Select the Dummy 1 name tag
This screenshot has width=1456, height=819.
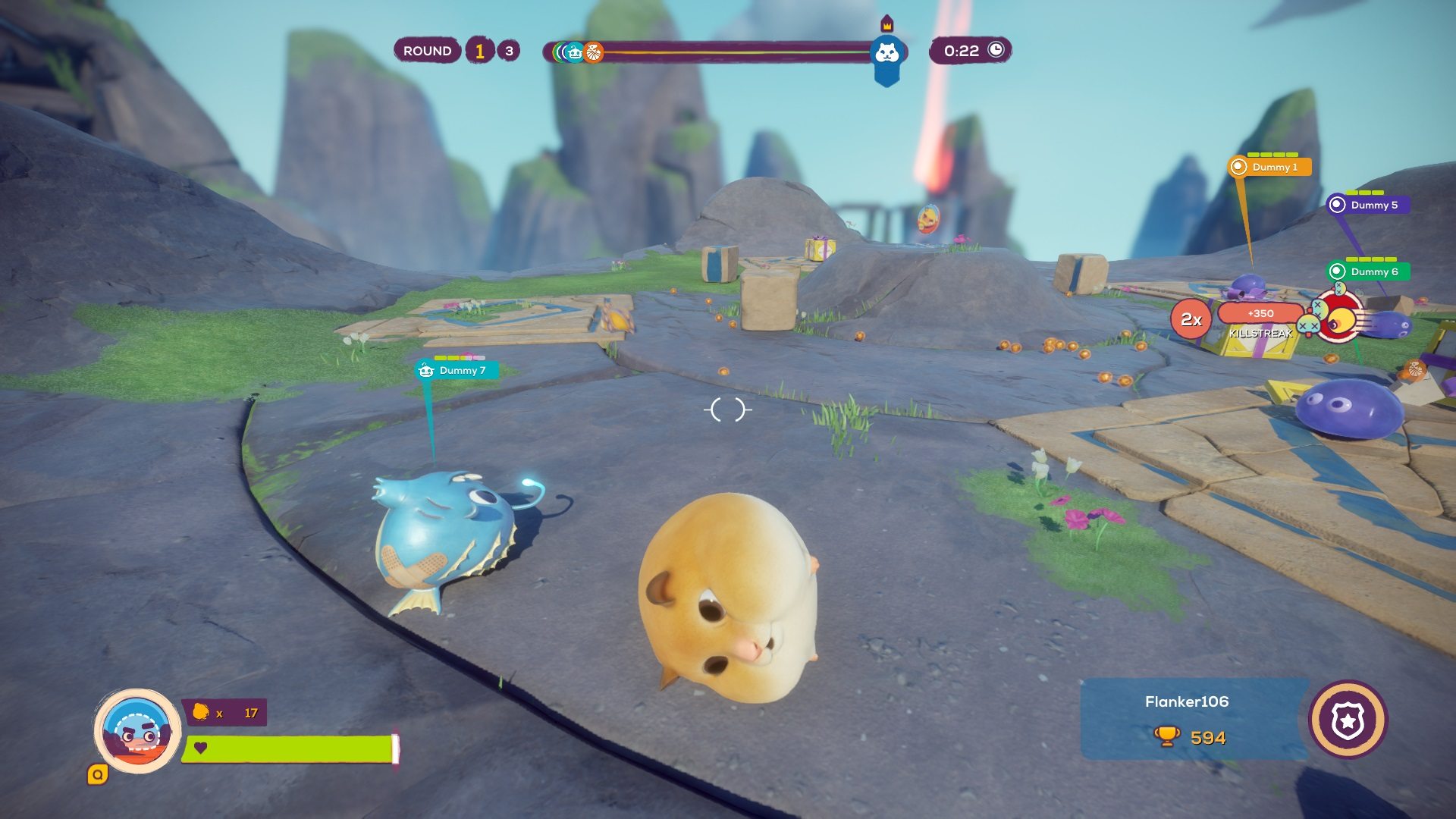[1270, 167]
